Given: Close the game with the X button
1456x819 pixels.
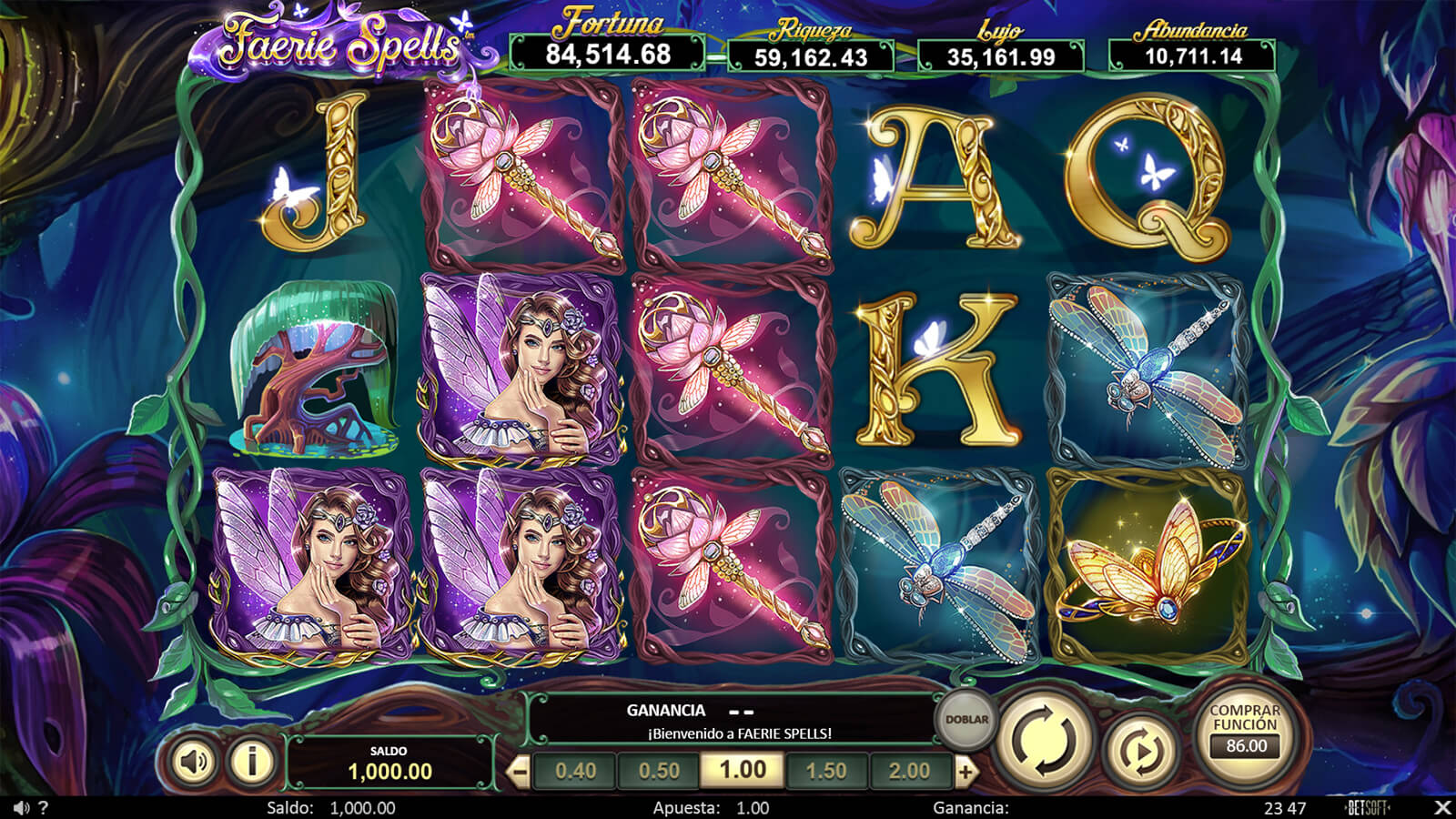Looking at the screenshot, I should 1441,807.
